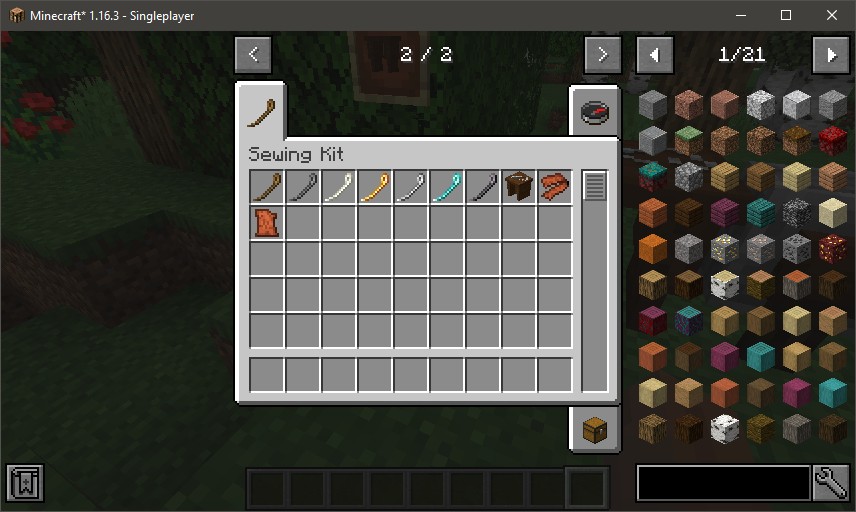Image resolution: width=856 pixels, height=512 pixels.
Task: Focus the item search text box
Action: click(723, 483)
